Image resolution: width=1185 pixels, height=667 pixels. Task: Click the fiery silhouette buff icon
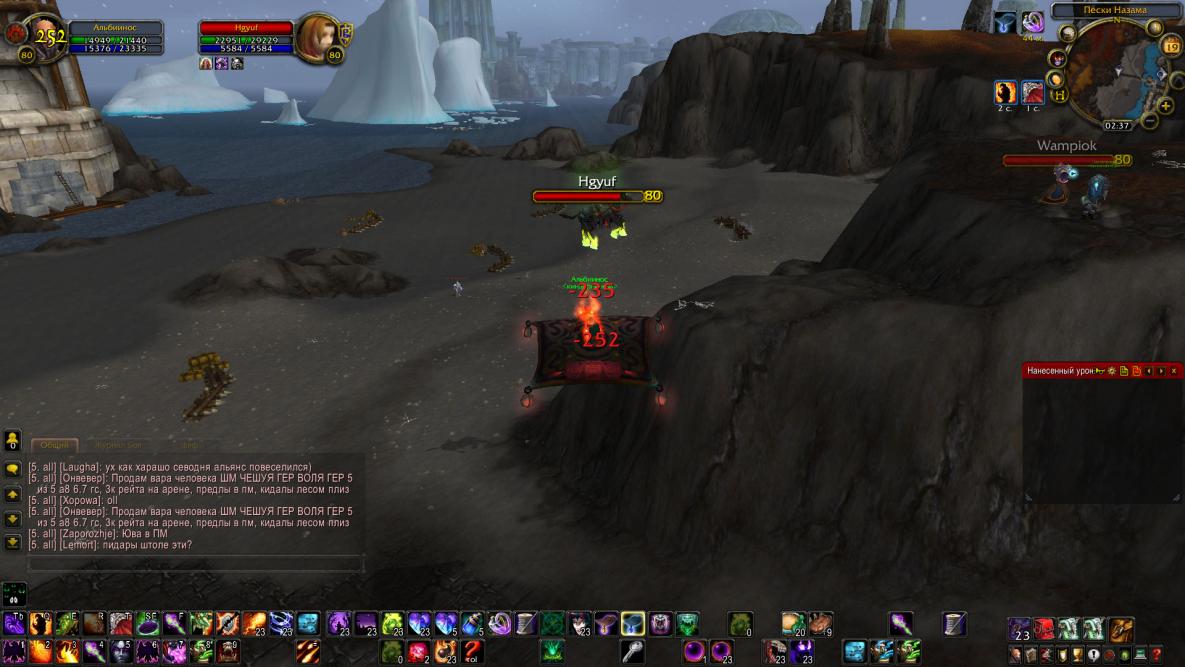coord(1005,93)
